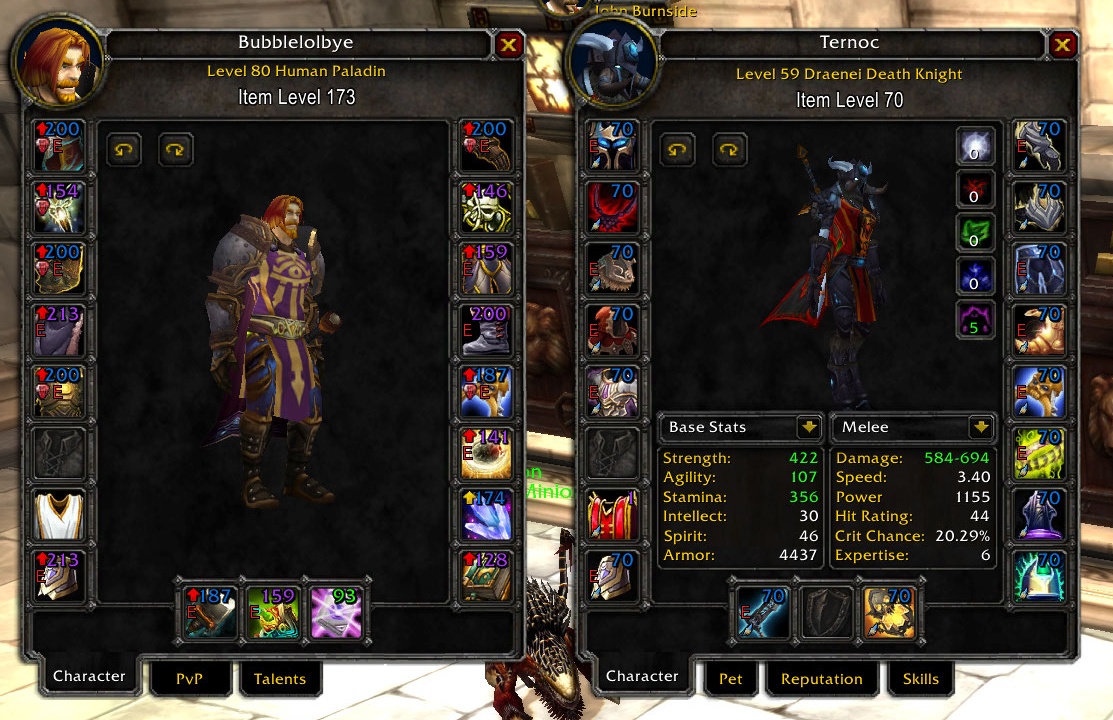Select Bubblelolbye's item level 187 main-hand weapon
Viewport: 1113px width, 720px height.
click(x=210, y=612)
